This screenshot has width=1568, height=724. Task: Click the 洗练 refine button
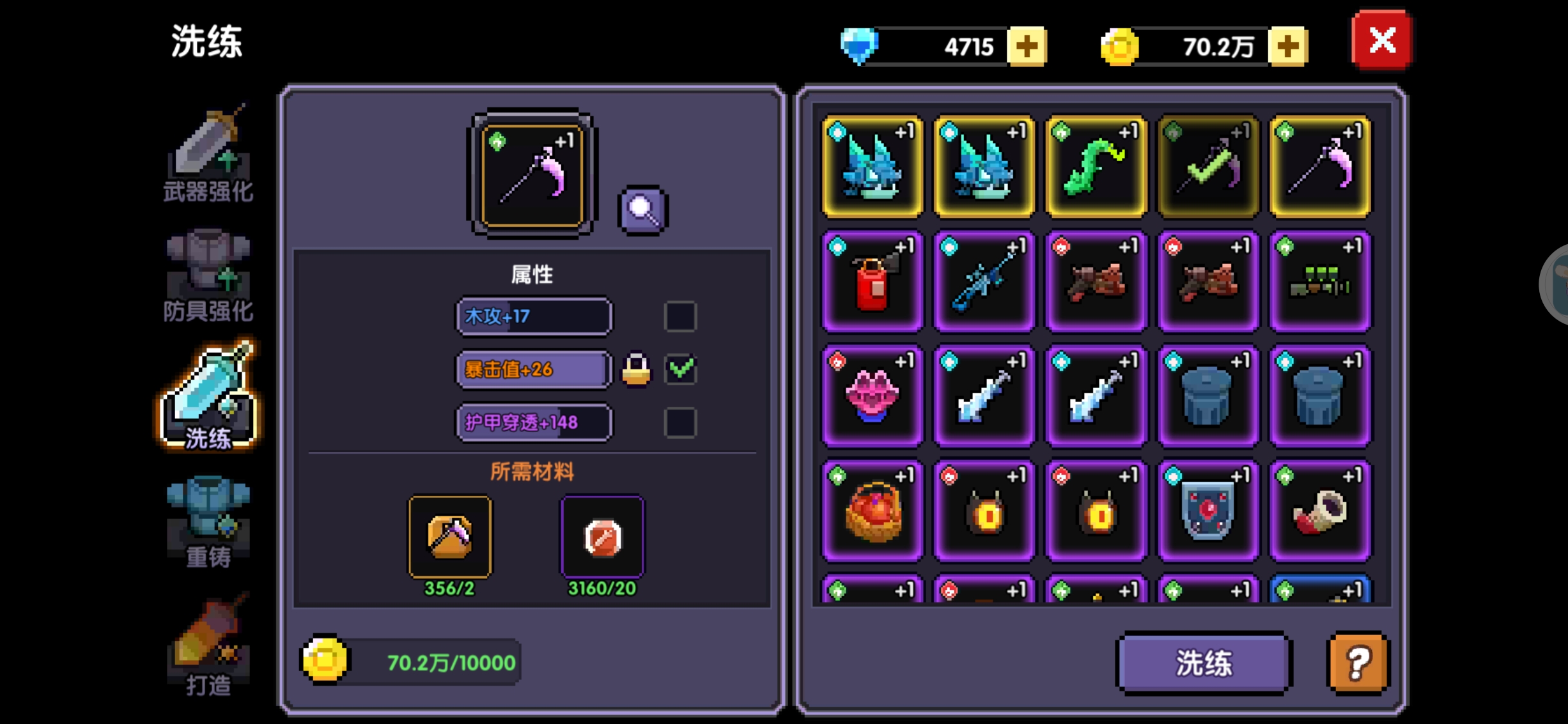[1204, 663]
